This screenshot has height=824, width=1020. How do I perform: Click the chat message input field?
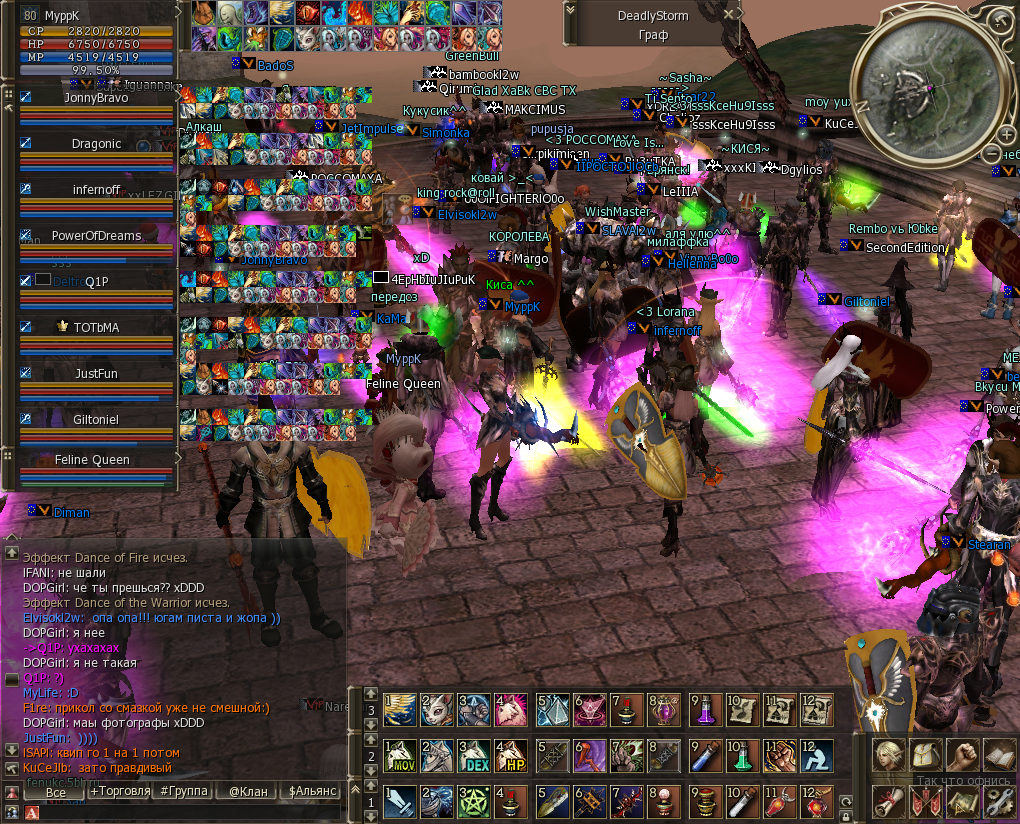tap(180, 812)
